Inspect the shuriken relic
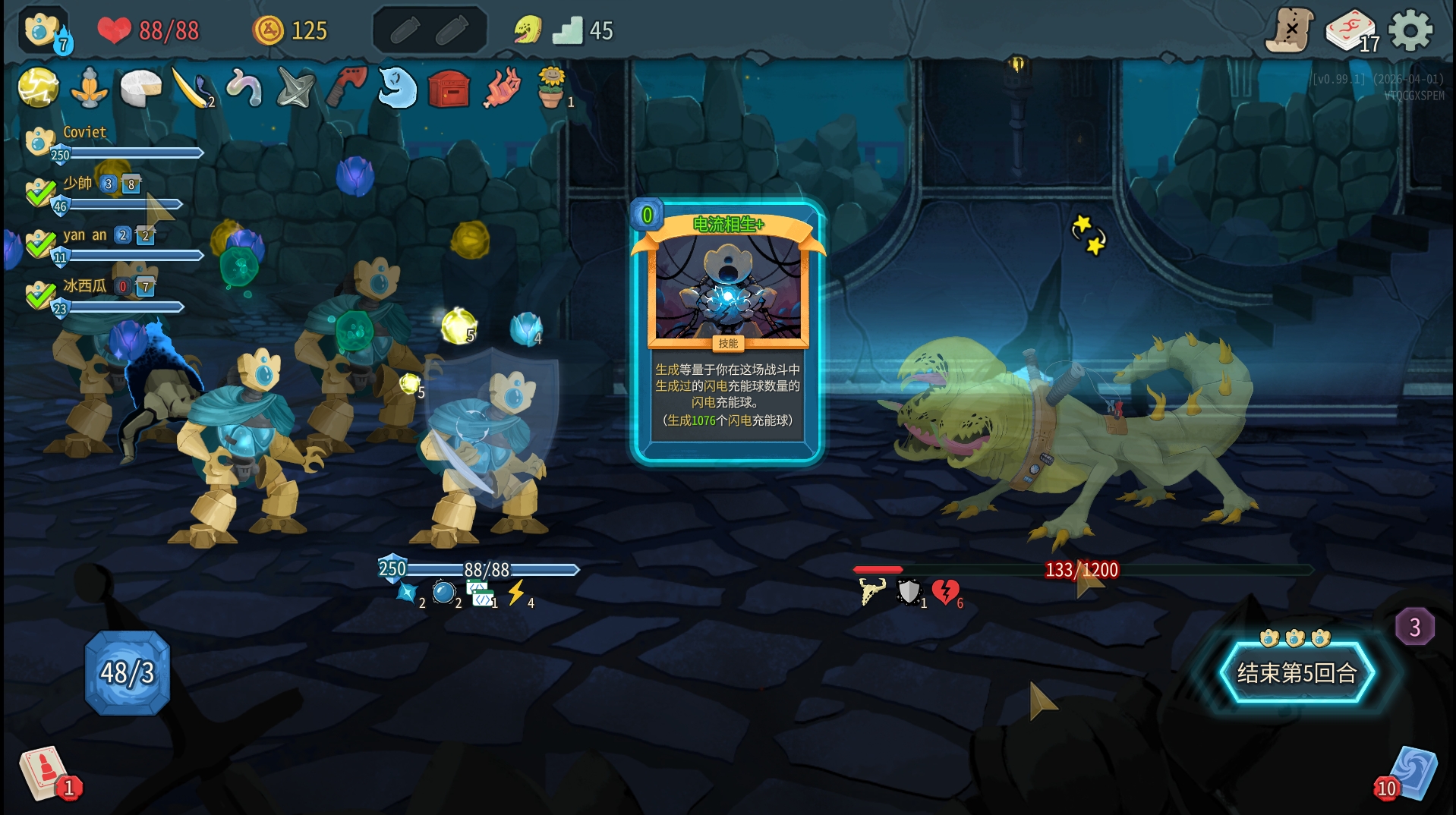The image size is (1456, 815). click(295, 89)
